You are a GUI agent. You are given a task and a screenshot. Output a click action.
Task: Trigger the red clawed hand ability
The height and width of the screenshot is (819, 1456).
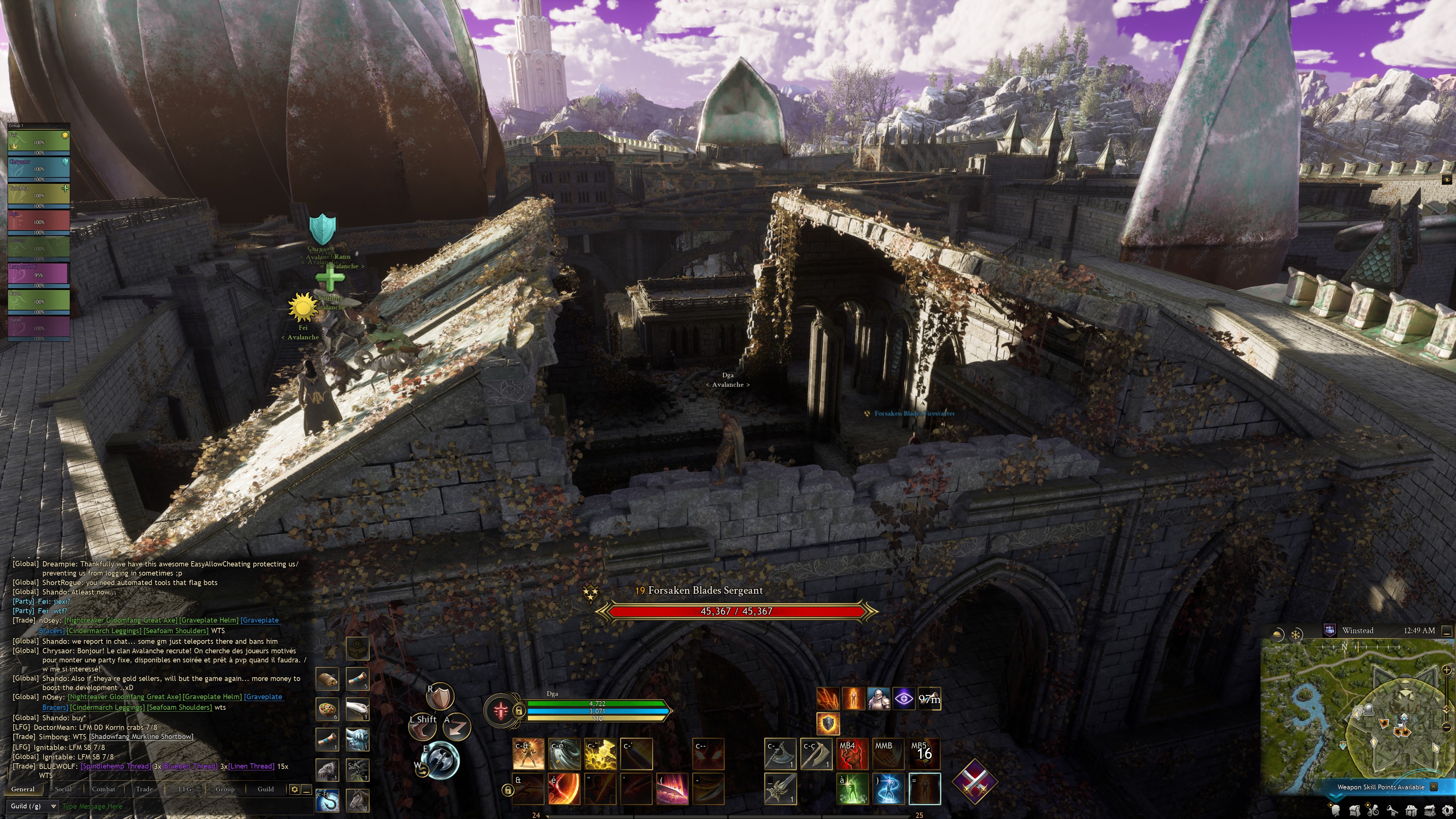pyautogui.click(x=852, y=754)
